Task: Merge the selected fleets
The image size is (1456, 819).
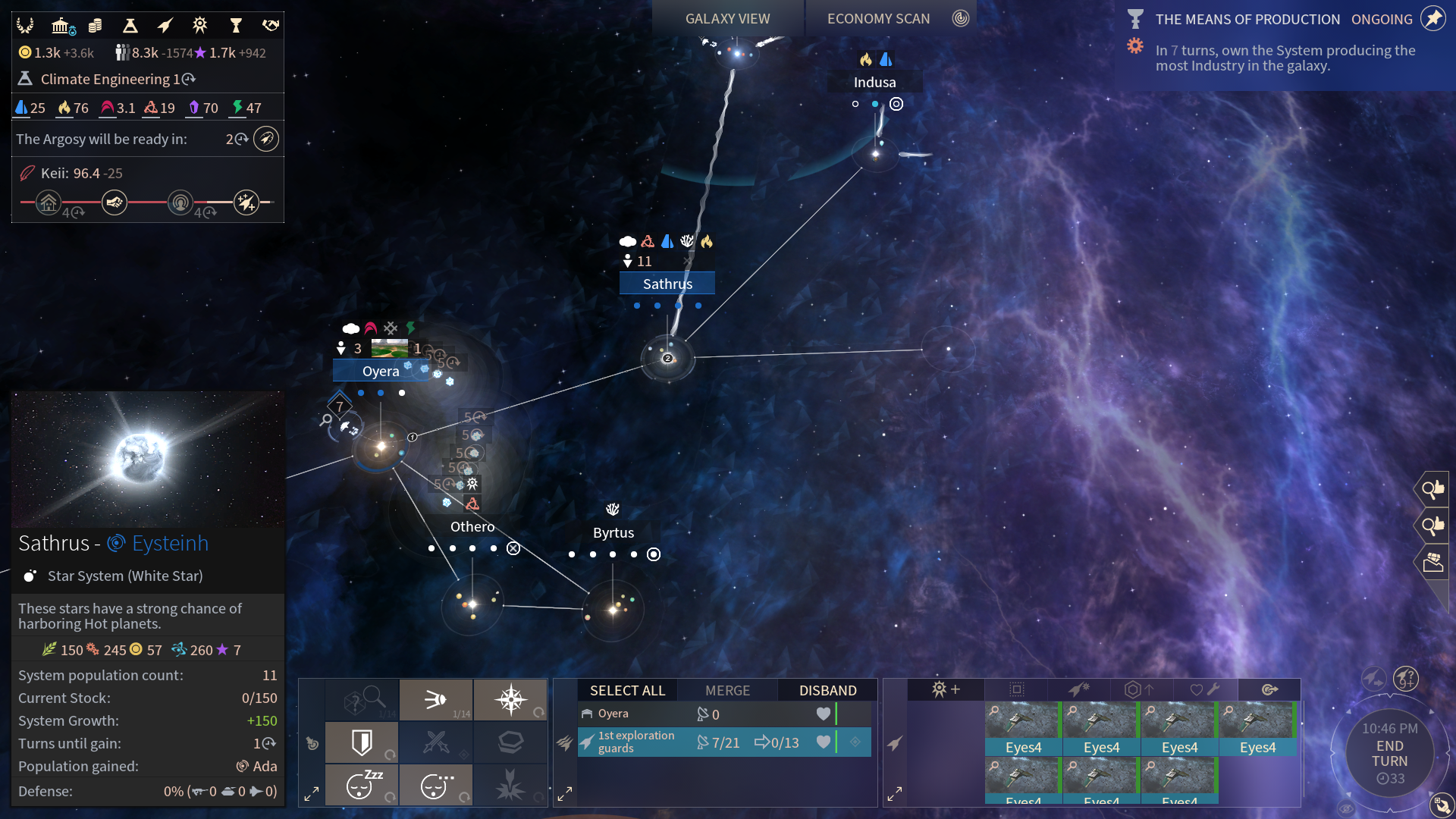Action: tap(727, 690)
